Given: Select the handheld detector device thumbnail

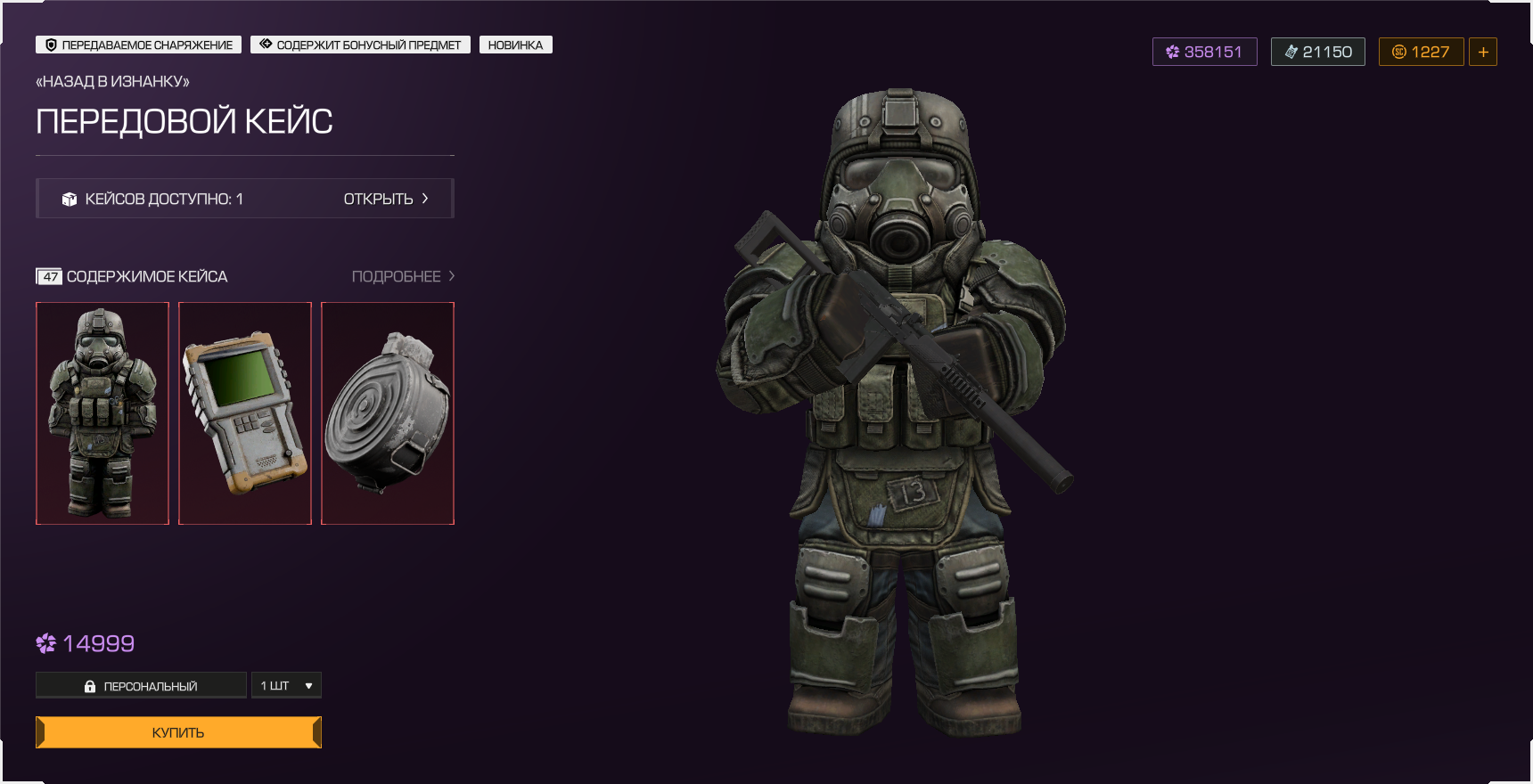Looking at the screenshot, I should [245, 413].
